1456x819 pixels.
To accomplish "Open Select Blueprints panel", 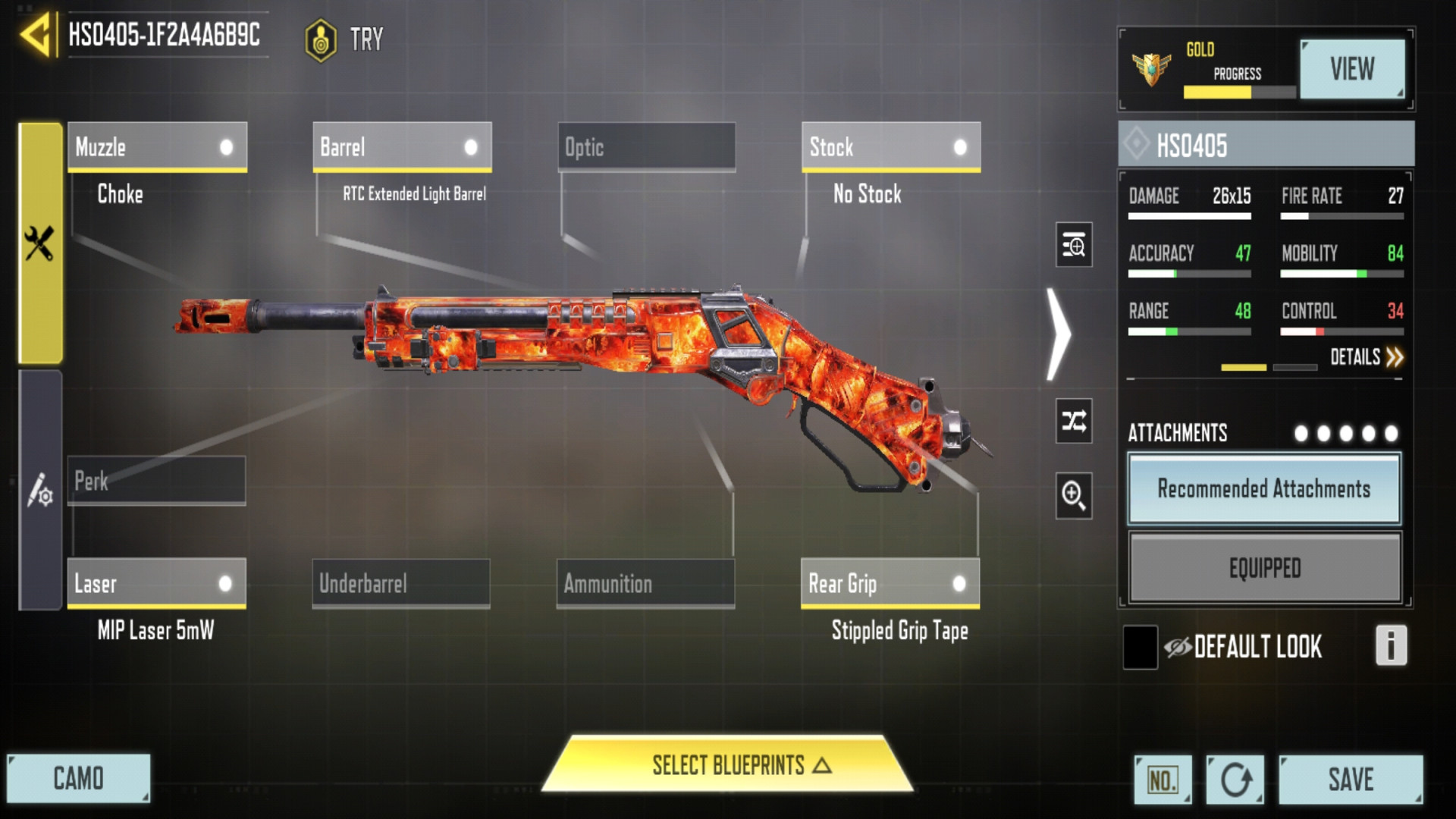I will (728, 765).
